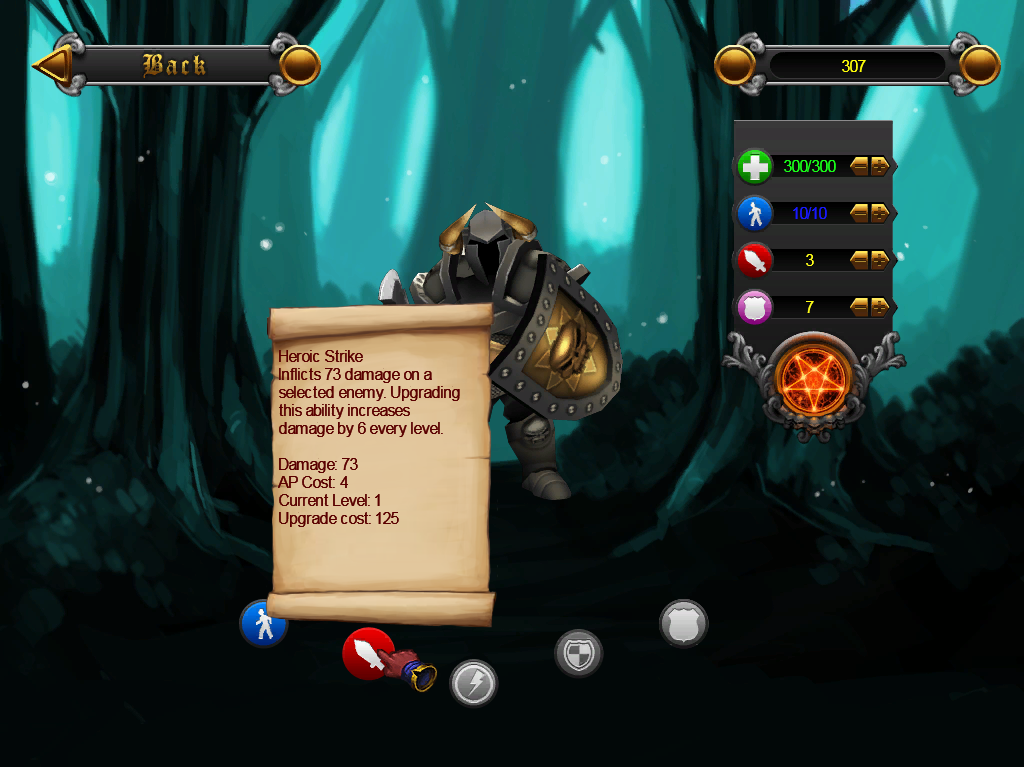This screenshot has height=767, width=1026.
Task: Raise the shield defense stat by one
Action: coord(880,307)
